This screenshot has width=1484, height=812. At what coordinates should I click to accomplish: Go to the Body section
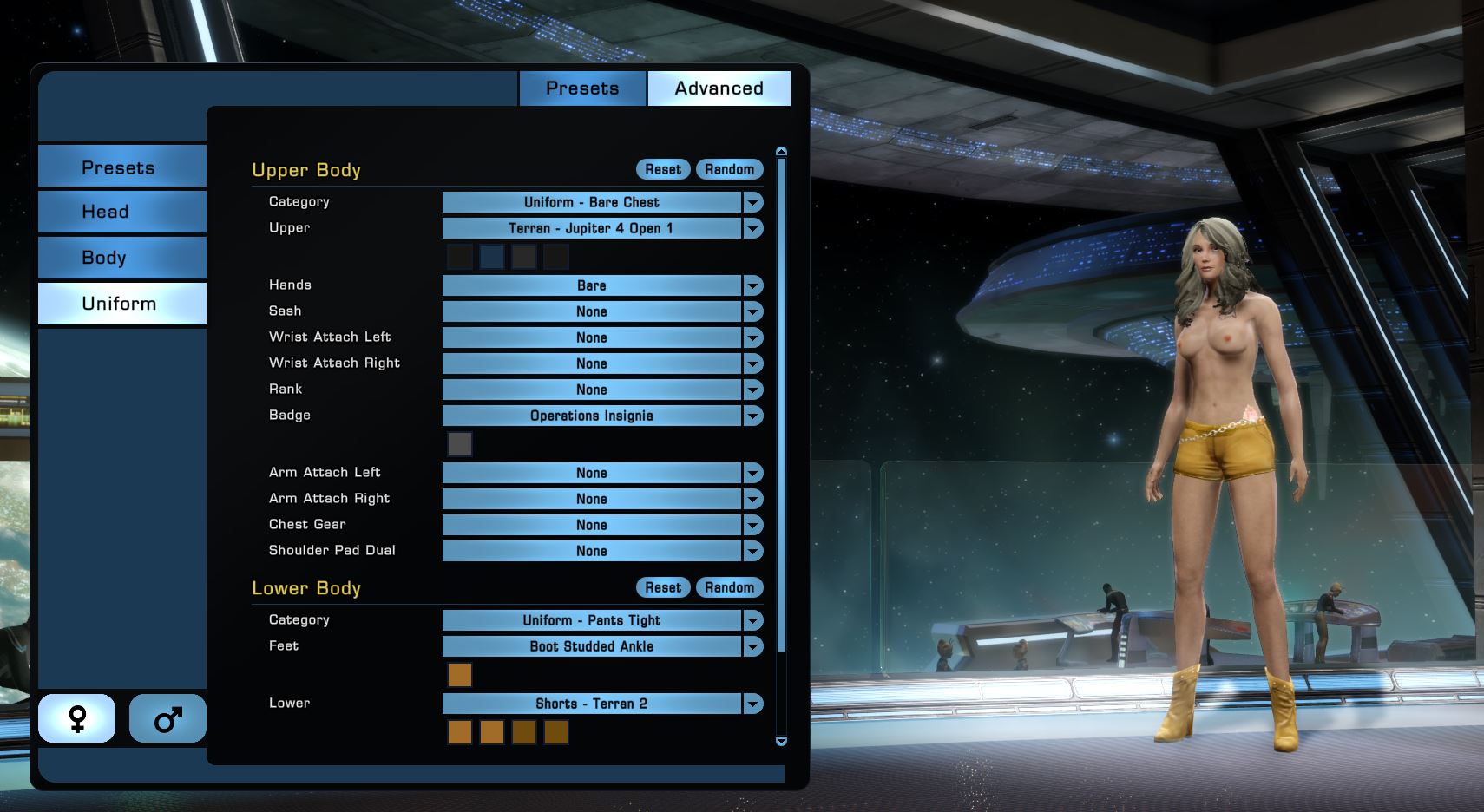[x=121, y=258]
